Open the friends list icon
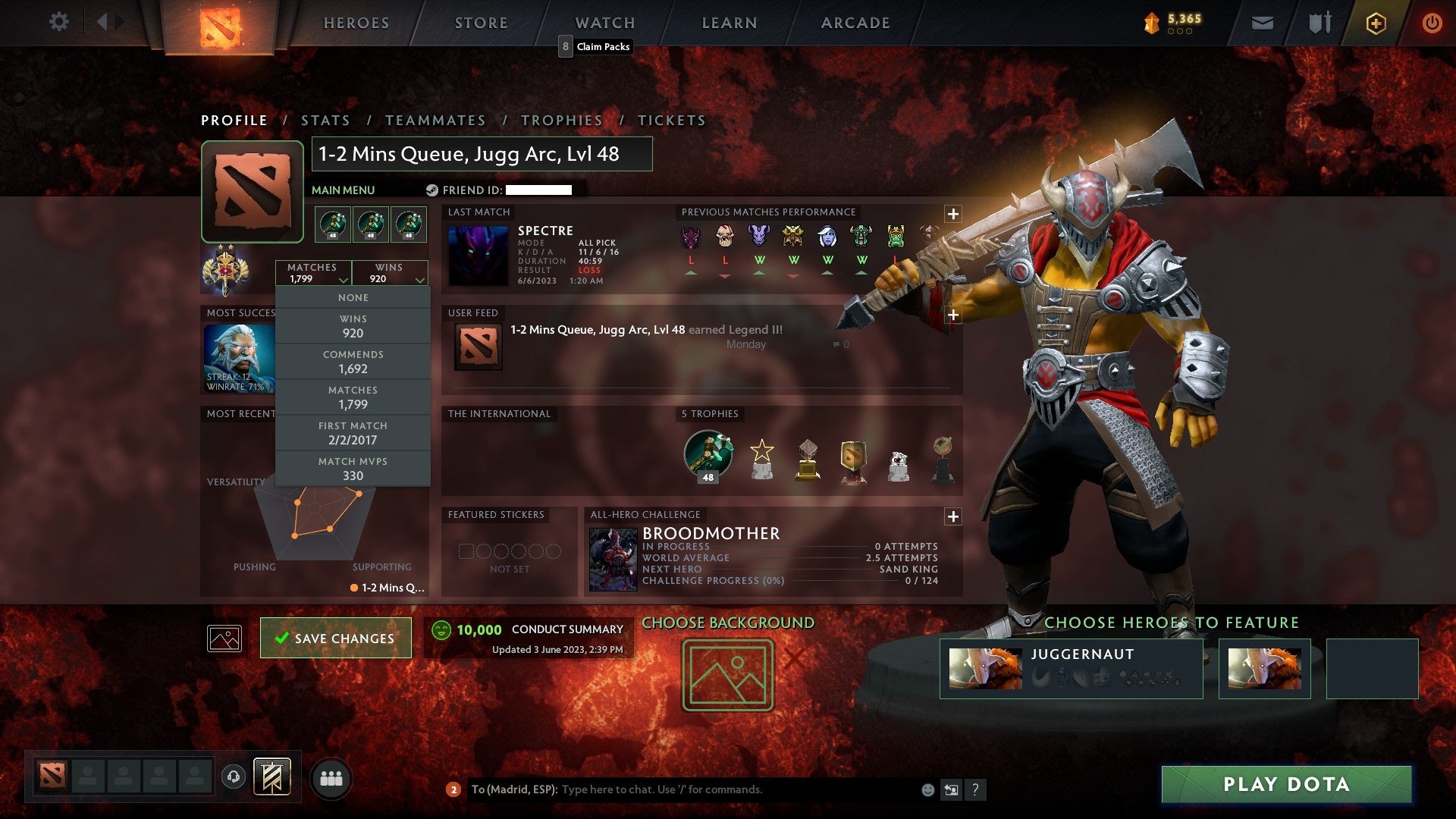This screenshot has height=819, width=1456. (x=332, y=777)
